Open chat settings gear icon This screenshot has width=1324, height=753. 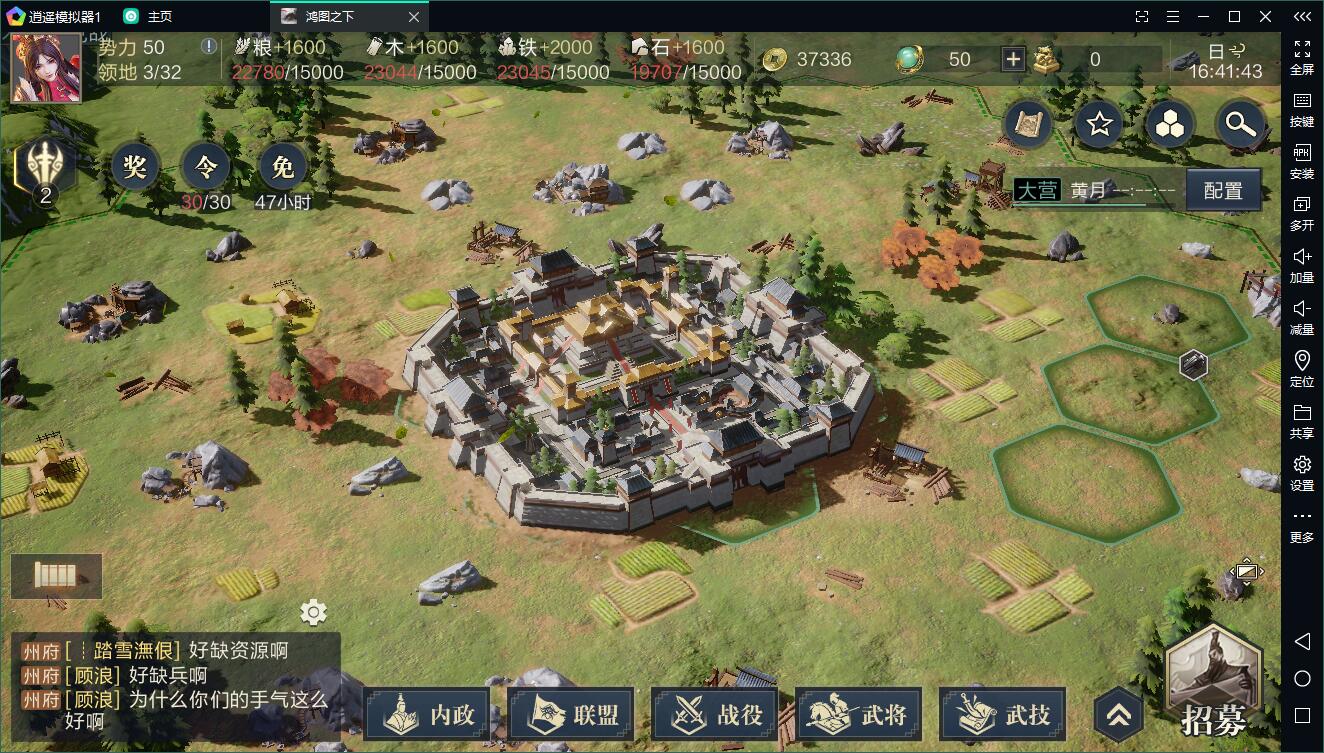point(313,612)
